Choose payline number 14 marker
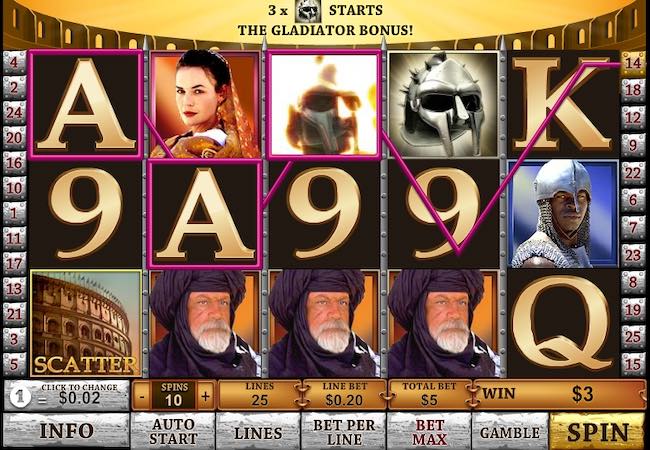Viewport: 650px width, 450px height. (x=633, y=62)
